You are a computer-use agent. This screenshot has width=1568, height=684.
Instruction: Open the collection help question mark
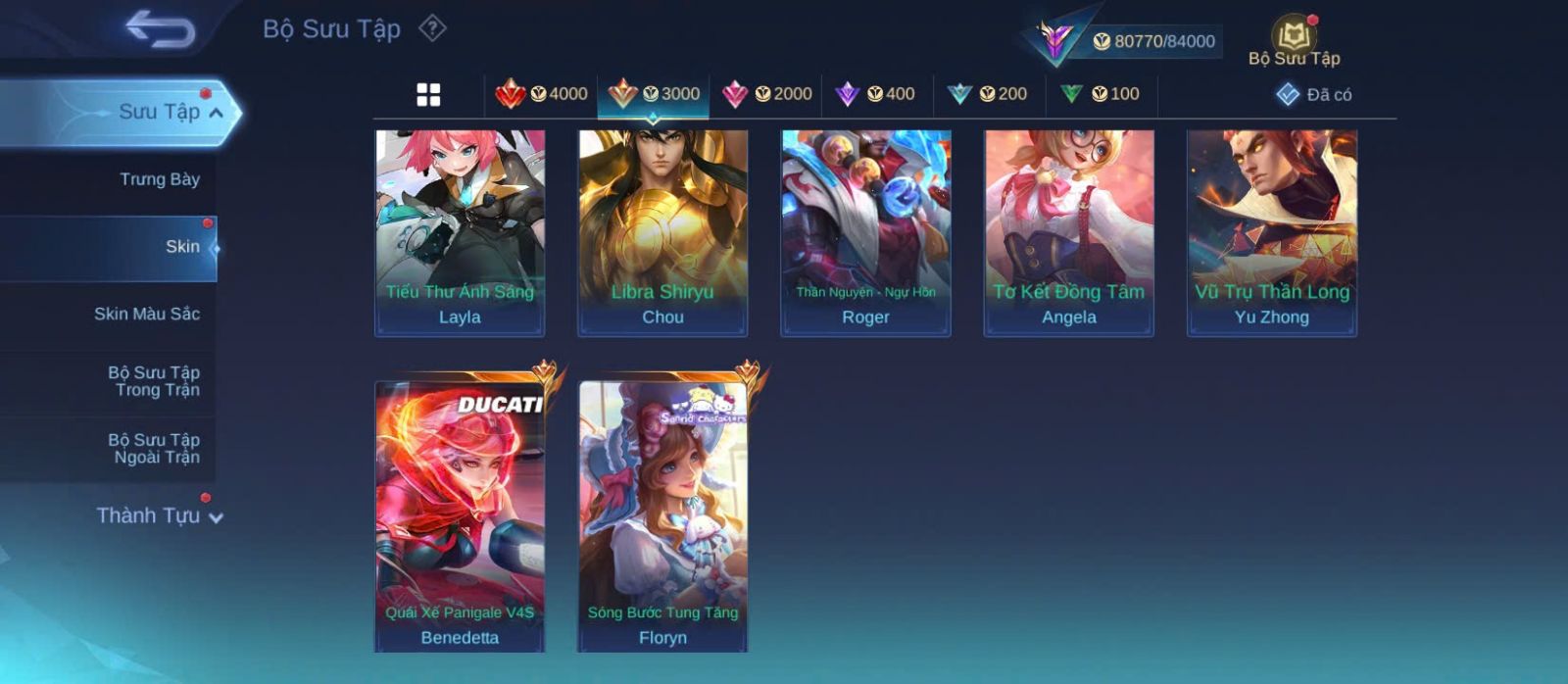pos(432,28)
